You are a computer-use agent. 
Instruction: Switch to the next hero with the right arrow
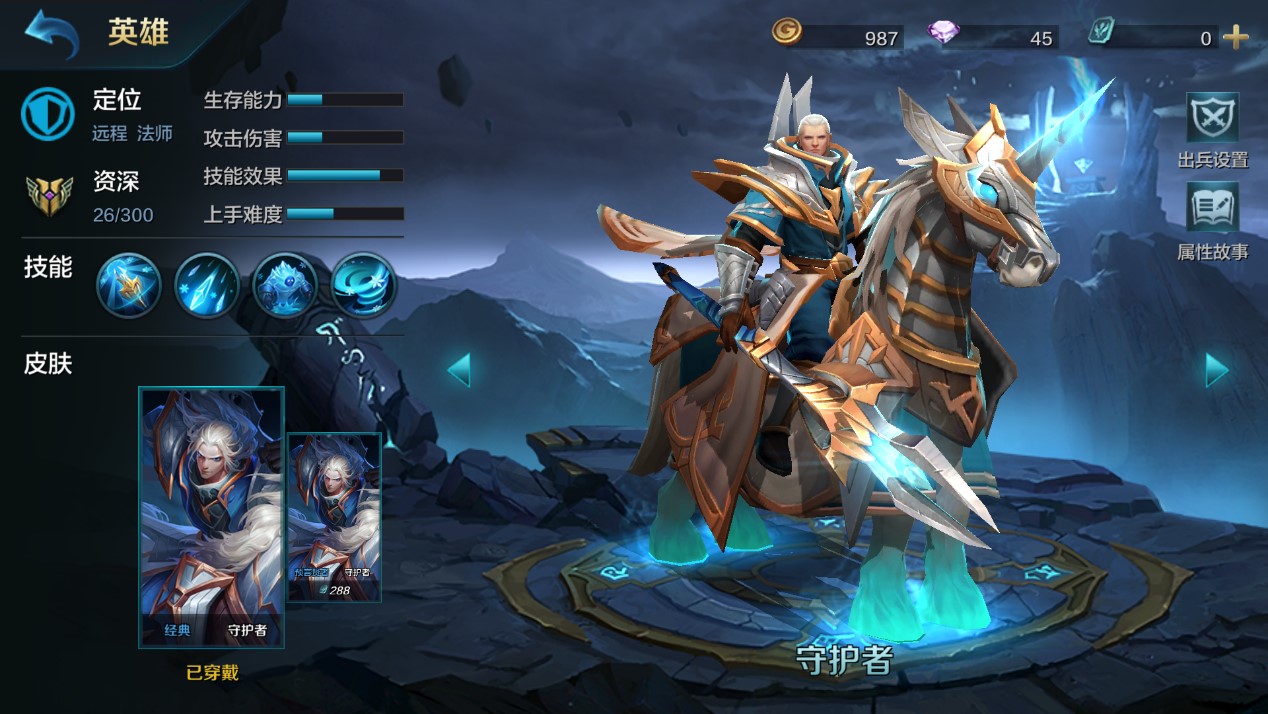point(1216,370)
